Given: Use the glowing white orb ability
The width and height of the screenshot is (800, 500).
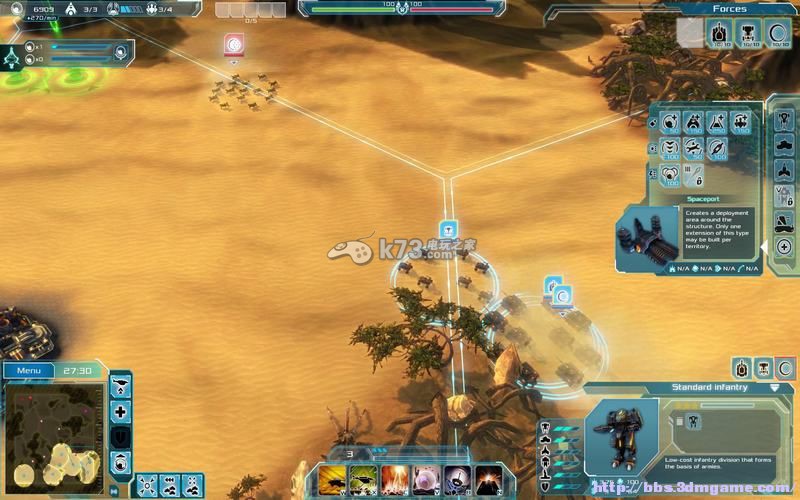Looking at the screenshot, I should click(x=427, y=479).
